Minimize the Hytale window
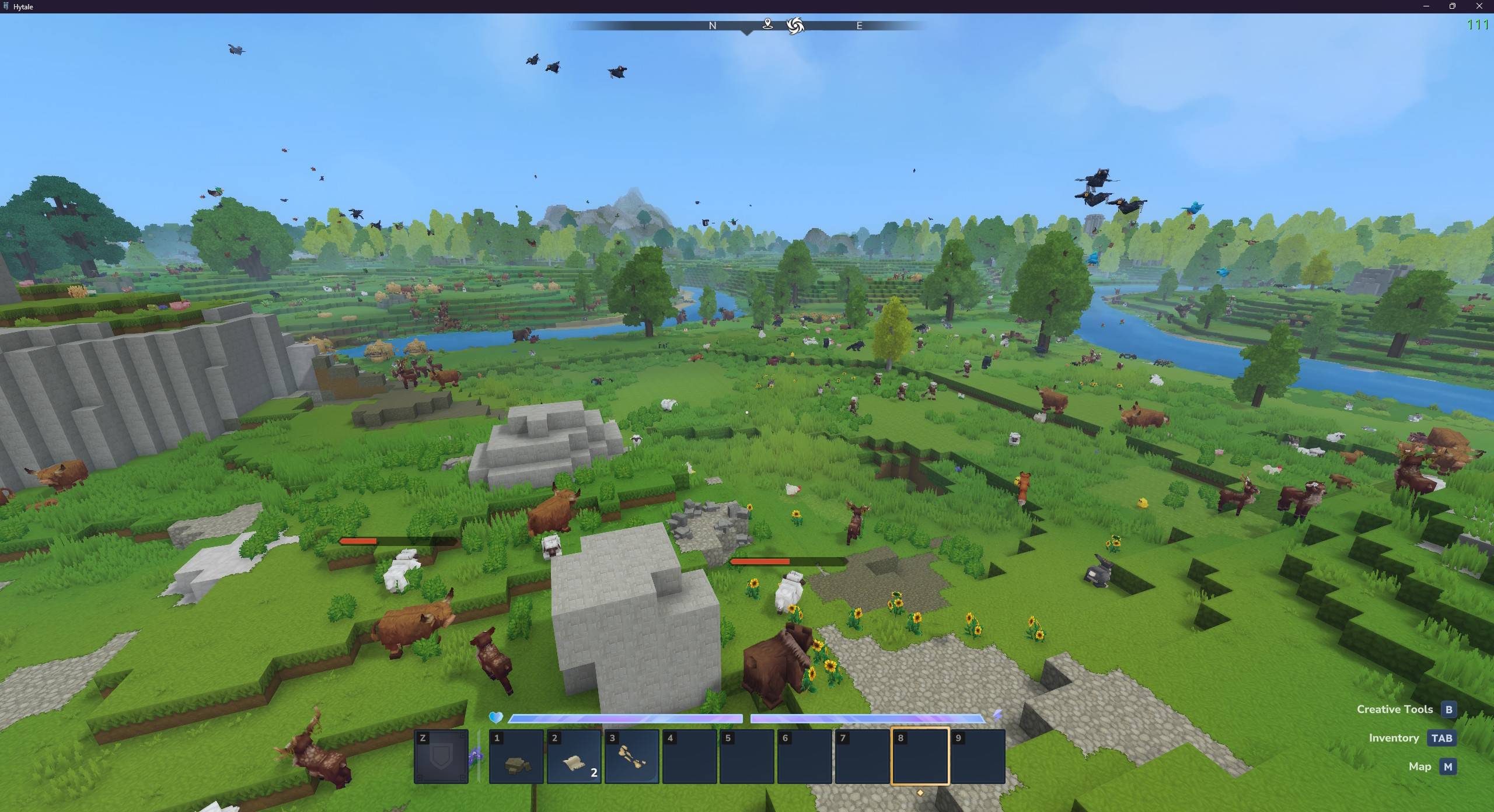The height and width of the screenshot is (812, 1494). (1426, 6)
